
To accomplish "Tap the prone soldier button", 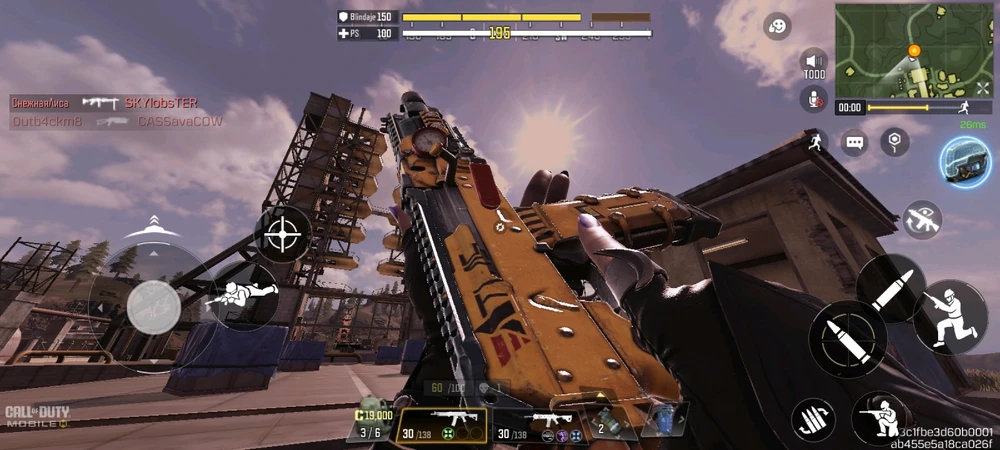I will 243,296.
